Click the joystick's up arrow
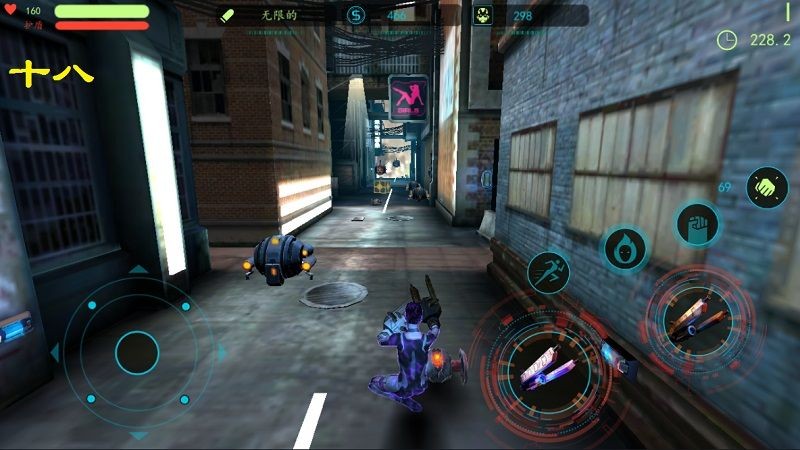The image size is (800, 450). coord(138,269)
